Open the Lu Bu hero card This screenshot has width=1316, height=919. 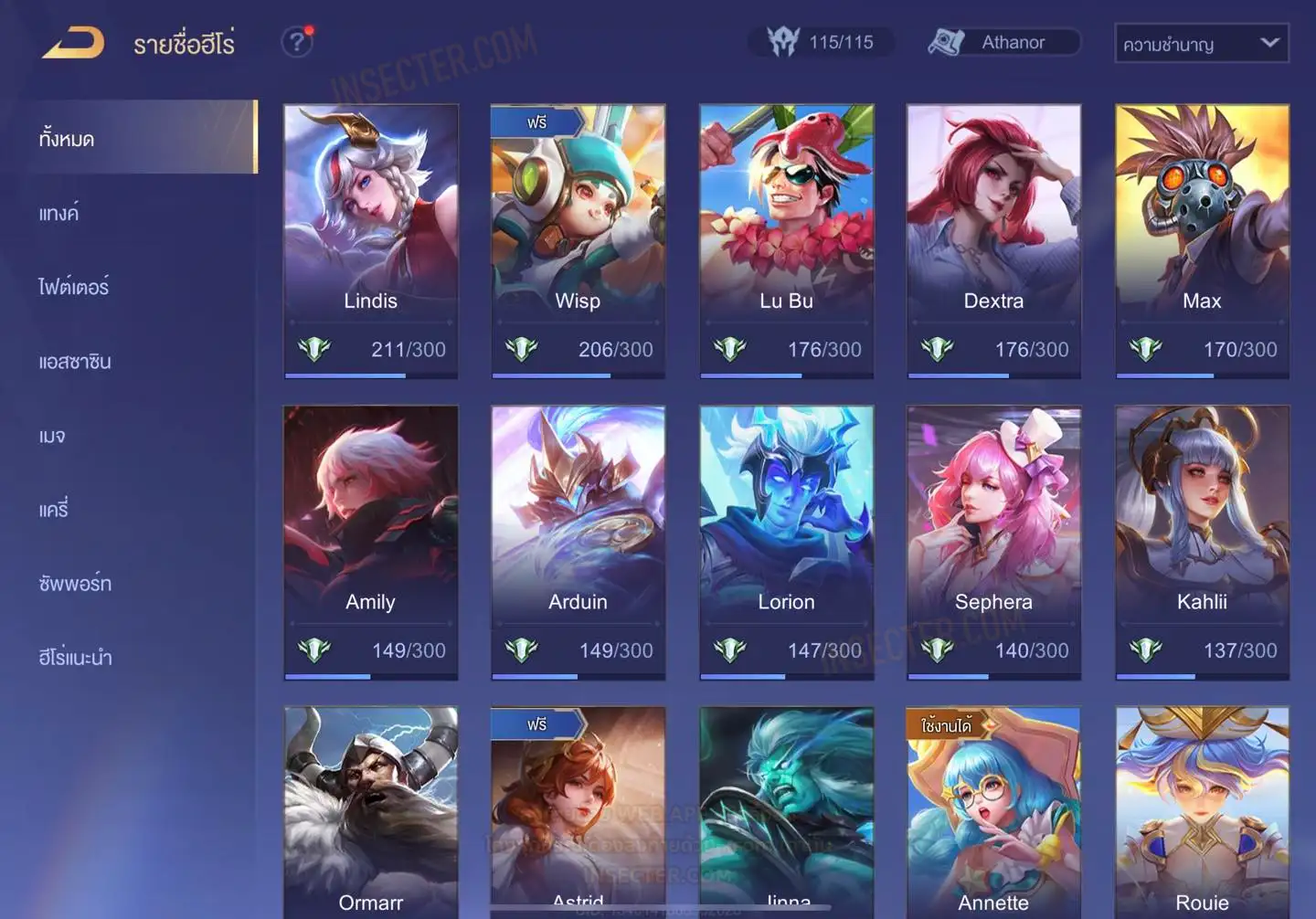(x=786, y=240)
